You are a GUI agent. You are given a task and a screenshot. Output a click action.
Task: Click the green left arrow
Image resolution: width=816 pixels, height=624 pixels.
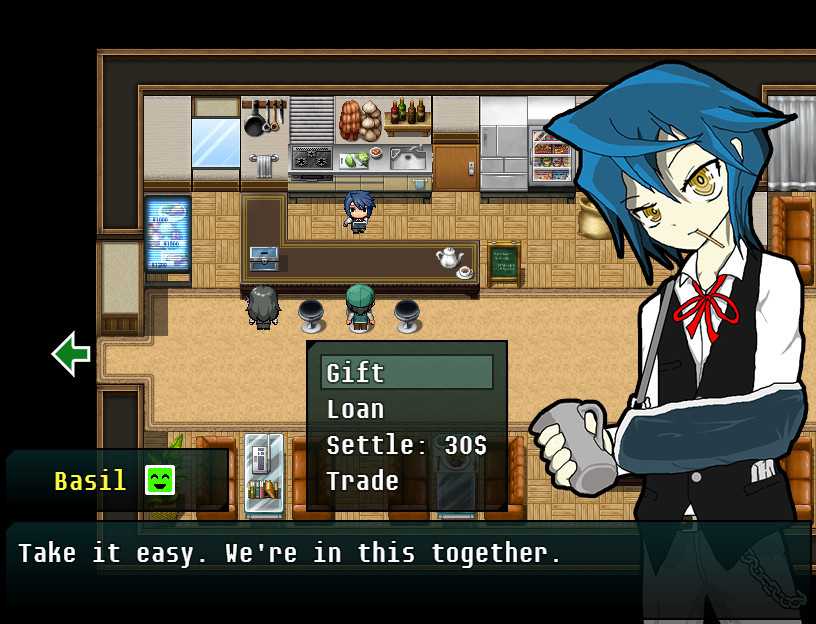(x=71, y=353)
